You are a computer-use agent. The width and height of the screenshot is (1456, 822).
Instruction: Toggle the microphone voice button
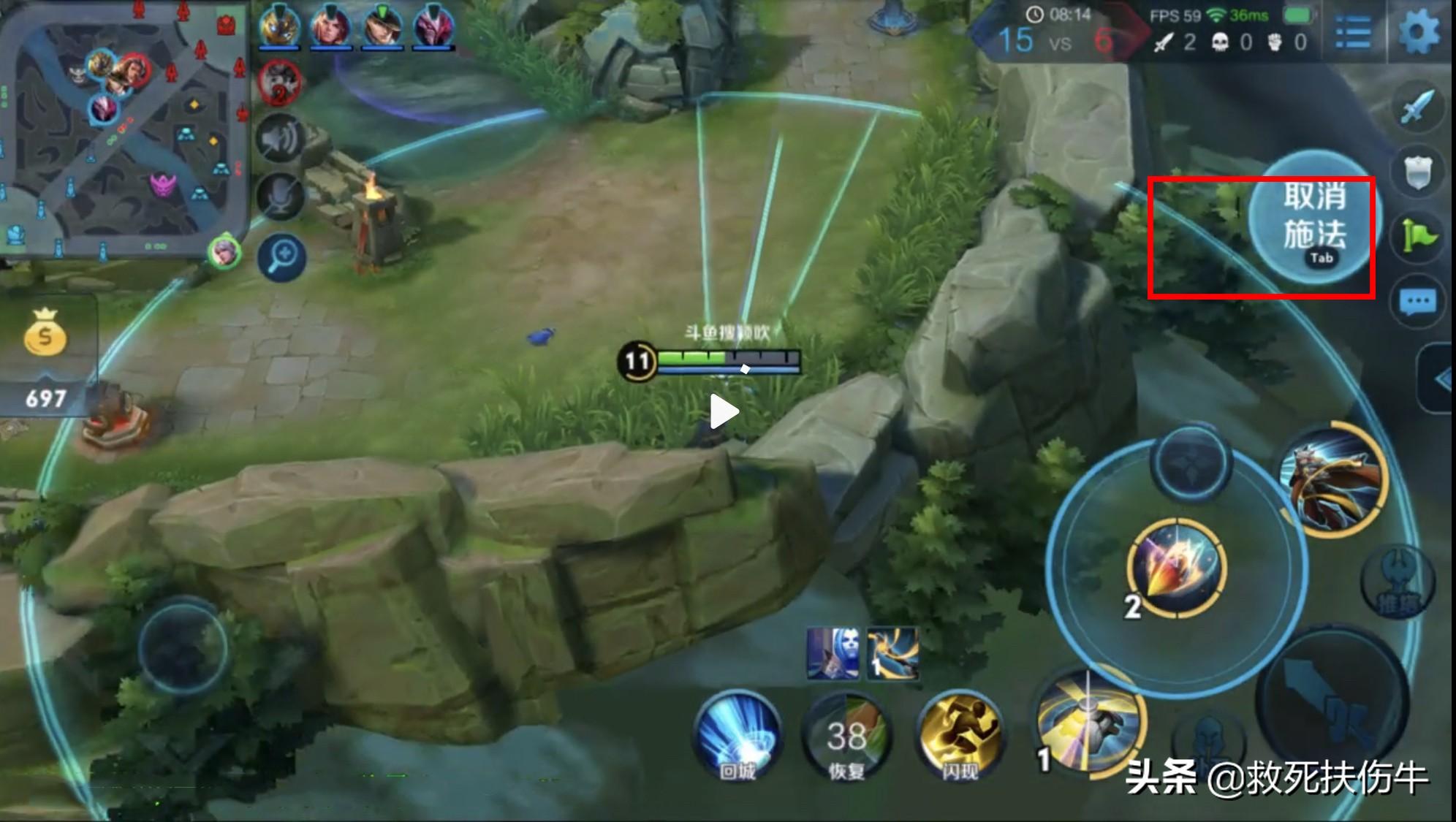point(282,197)
